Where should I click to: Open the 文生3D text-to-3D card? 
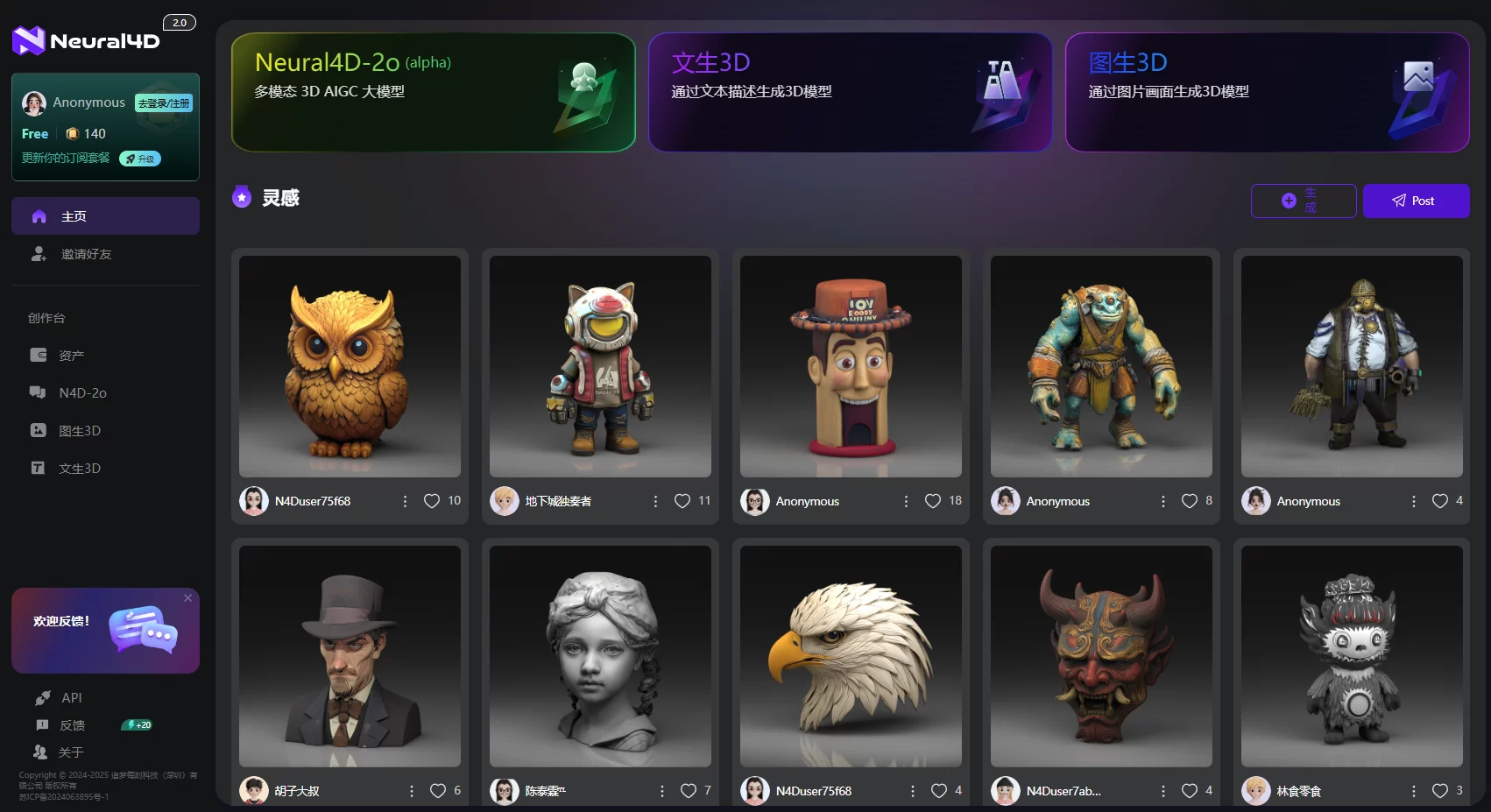850,92
